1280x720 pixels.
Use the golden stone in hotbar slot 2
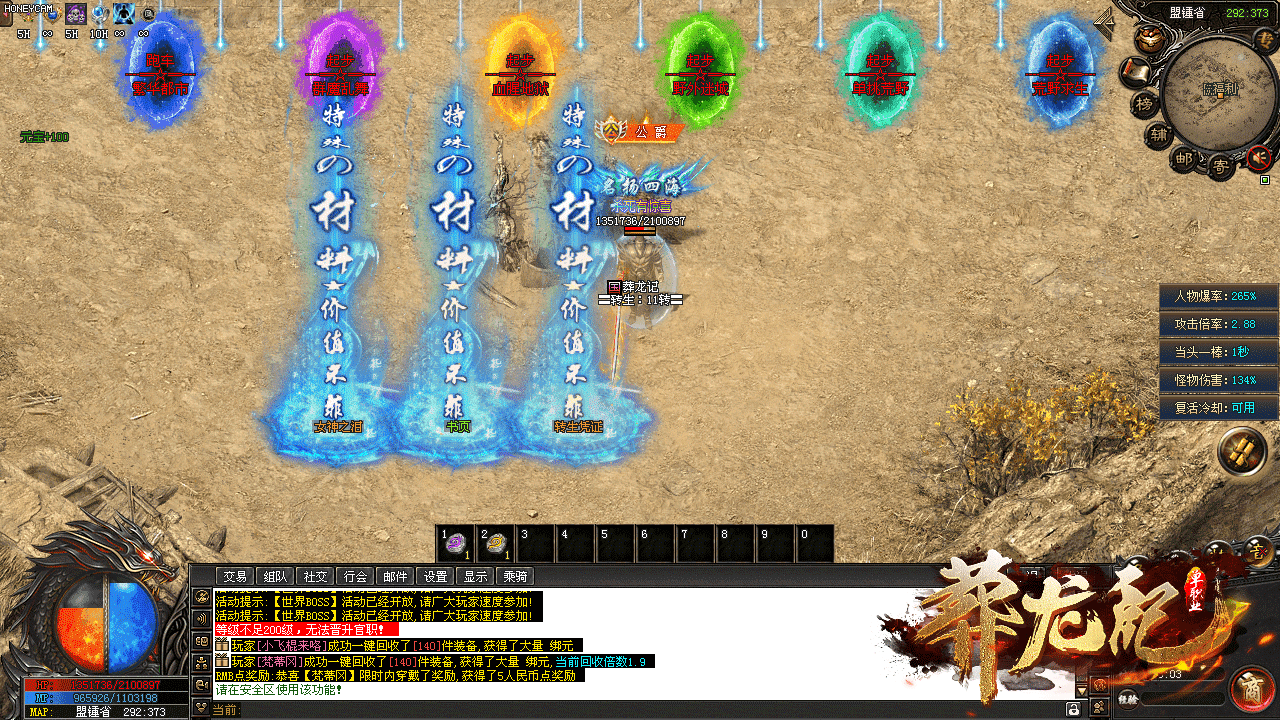pyautogui.click(x=496, y=544)
